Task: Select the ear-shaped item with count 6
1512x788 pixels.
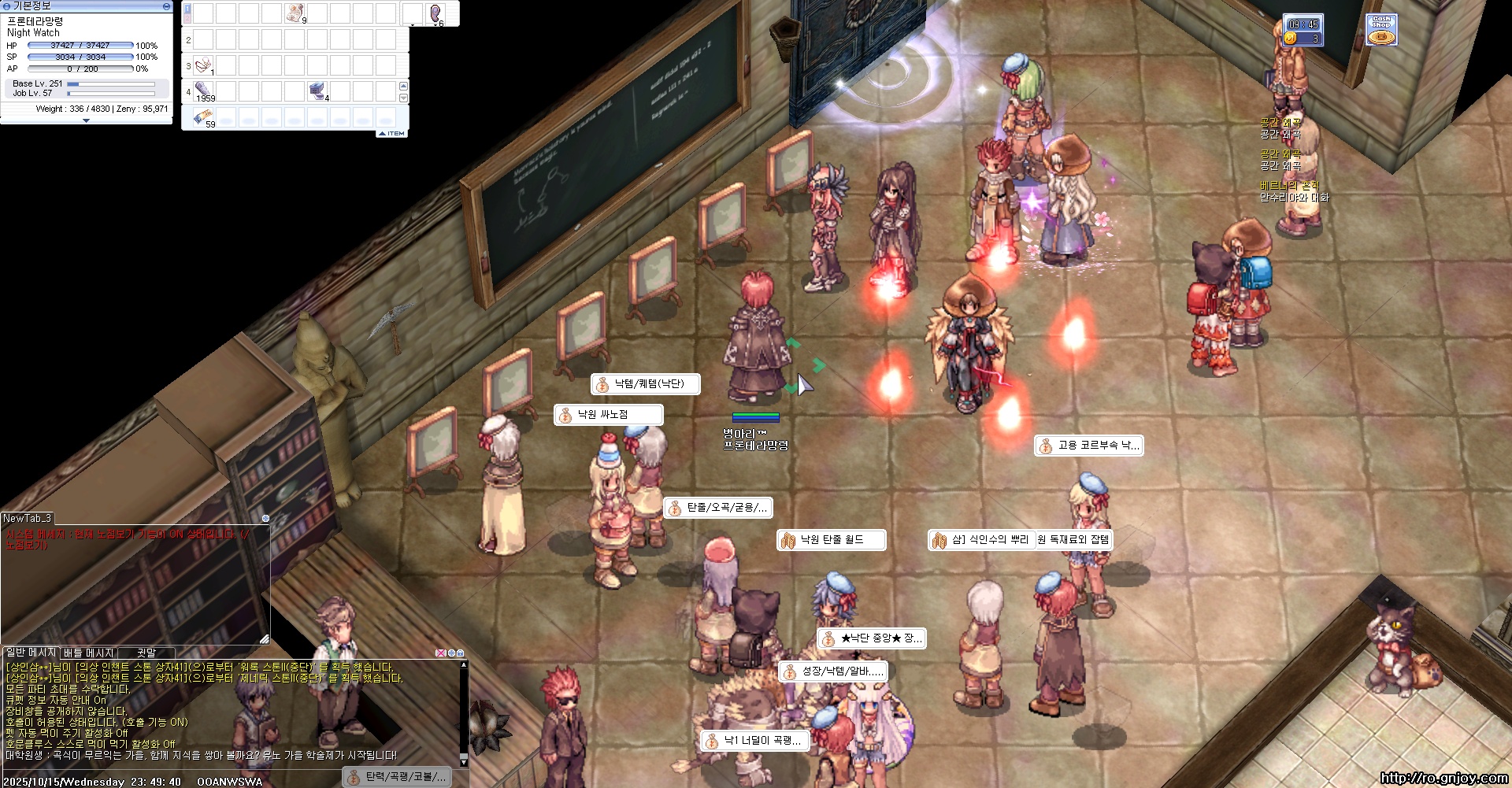Action: pos(435,13)
